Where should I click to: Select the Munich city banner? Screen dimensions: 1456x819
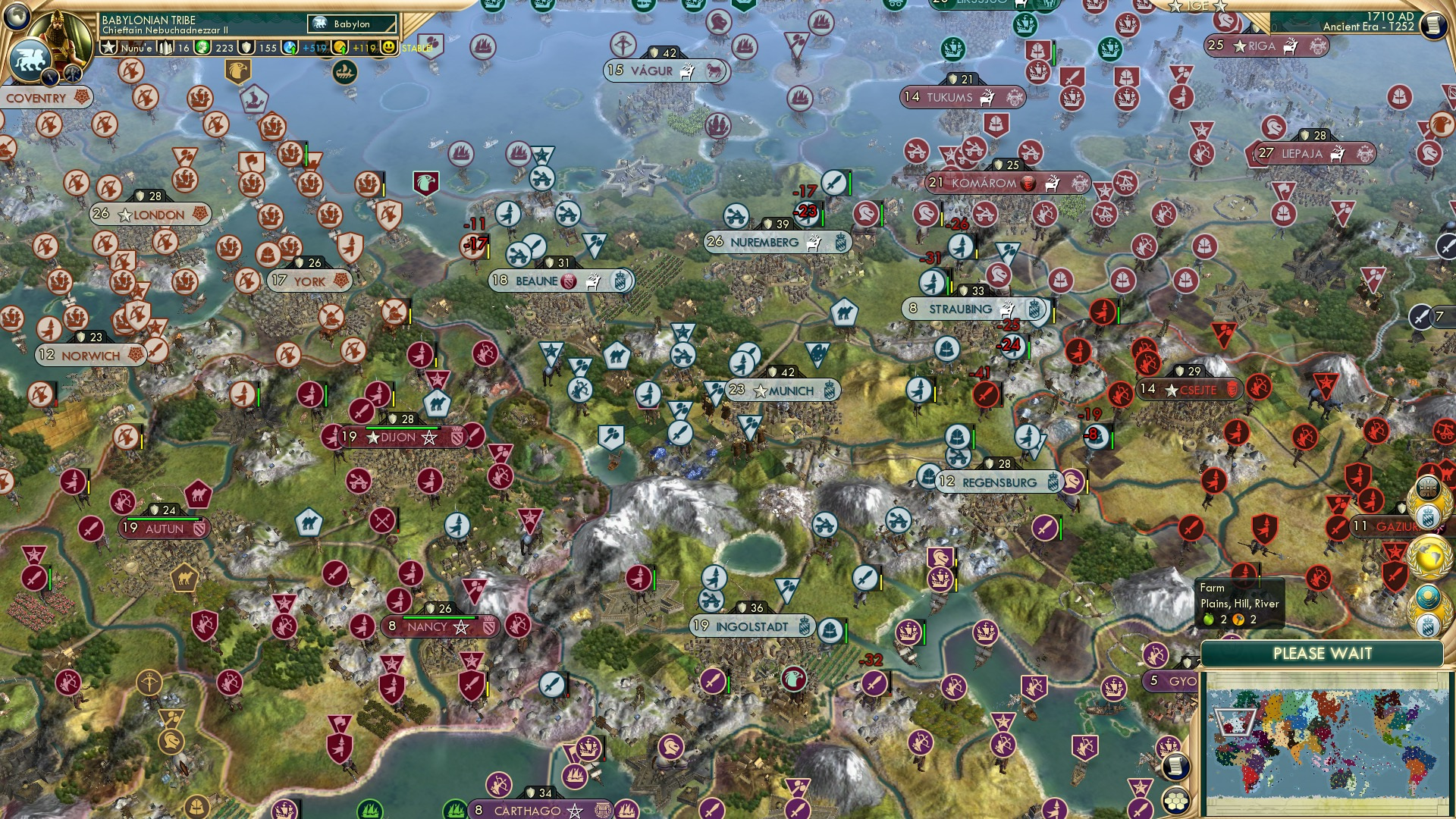click(x=783, y=389)
